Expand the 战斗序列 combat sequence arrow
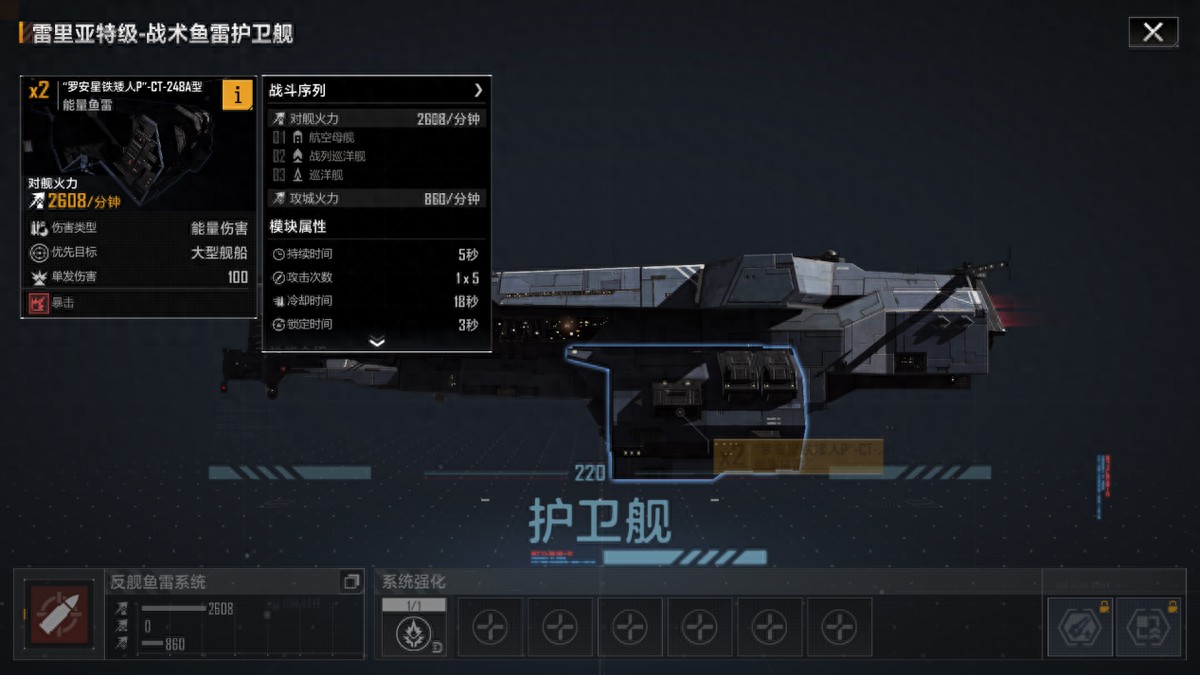The image size is (1200, 675). (478, 90)
